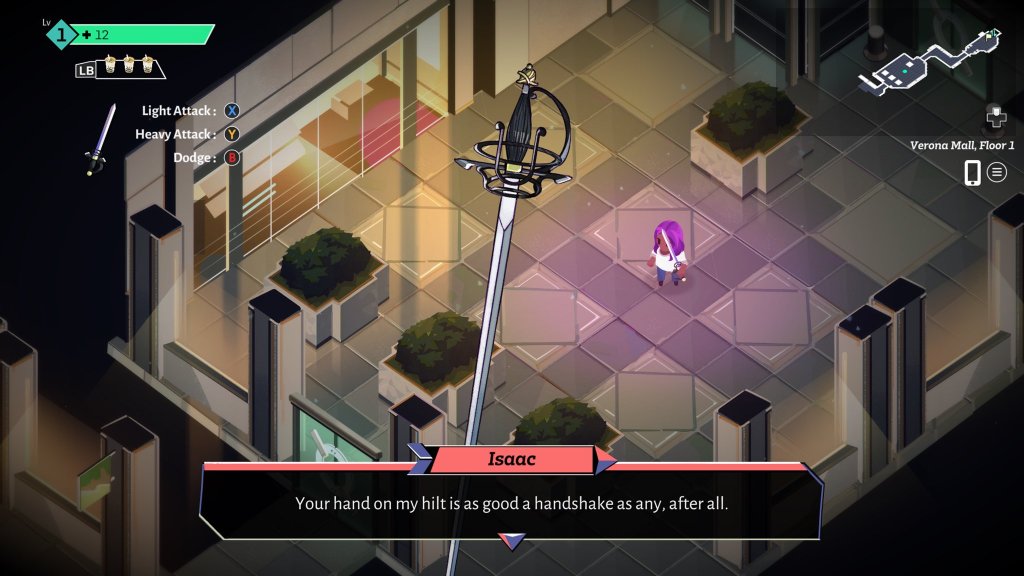The width and height of the screenshot is (1024, 576).
Task: Click Isaac's dialogue text box
Action: point(511,503)
